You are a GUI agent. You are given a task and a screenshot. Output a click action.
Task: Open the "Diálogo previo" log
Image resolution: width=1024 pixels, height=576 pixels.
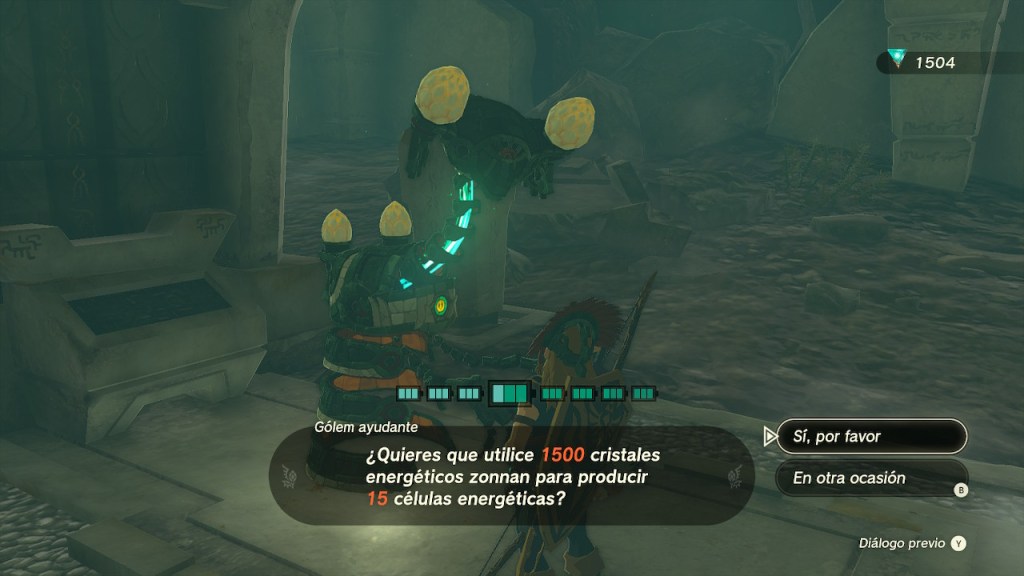tap(912, 543)
